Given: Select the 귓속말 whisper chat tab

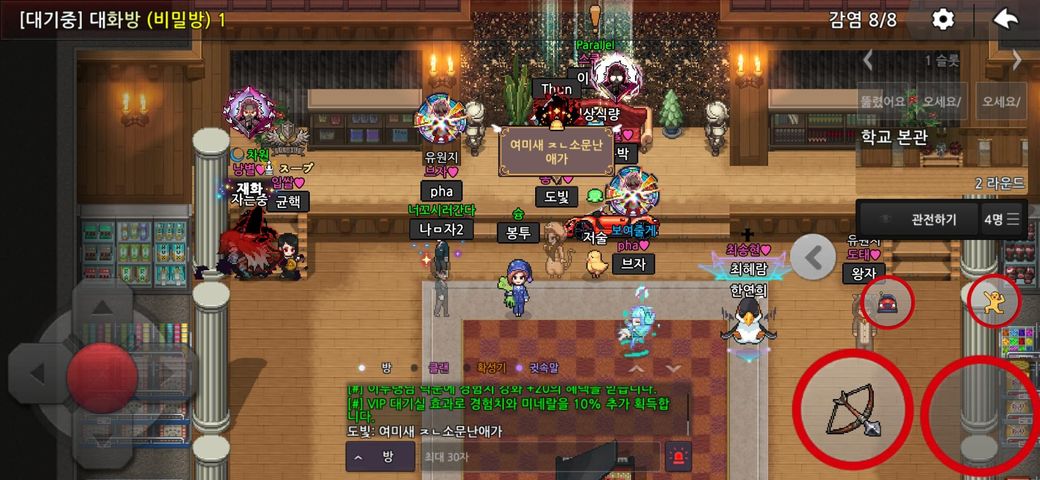Looking at the screenshot, I should [x=545, y=367].
